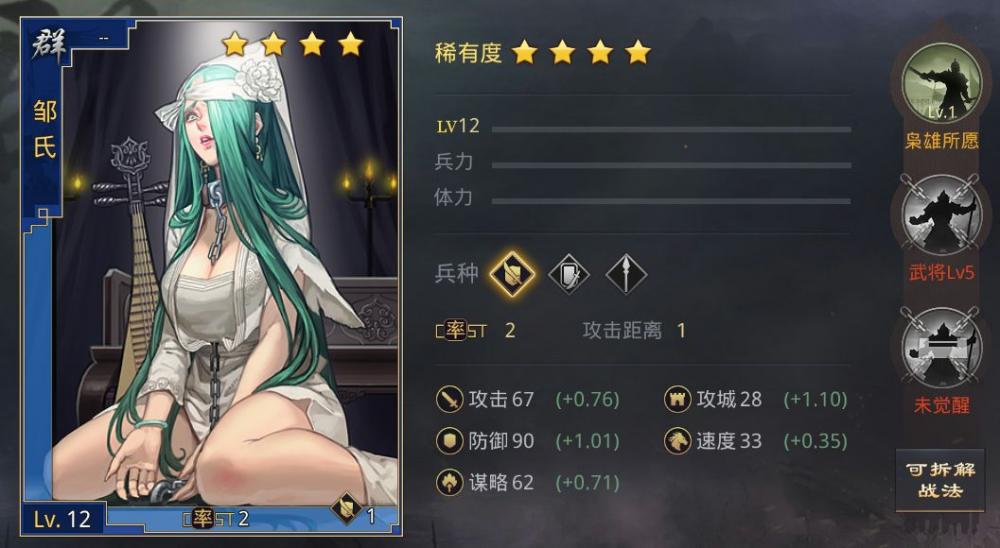Choose the shield-and-sword troop type
The width and height of the screenshot is (1000, 548).
point(569,274)
